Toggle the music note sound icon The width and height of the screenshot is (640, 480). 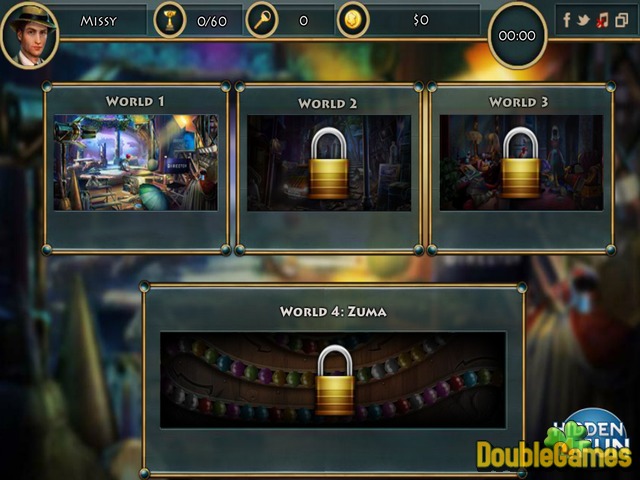[601, 19]
